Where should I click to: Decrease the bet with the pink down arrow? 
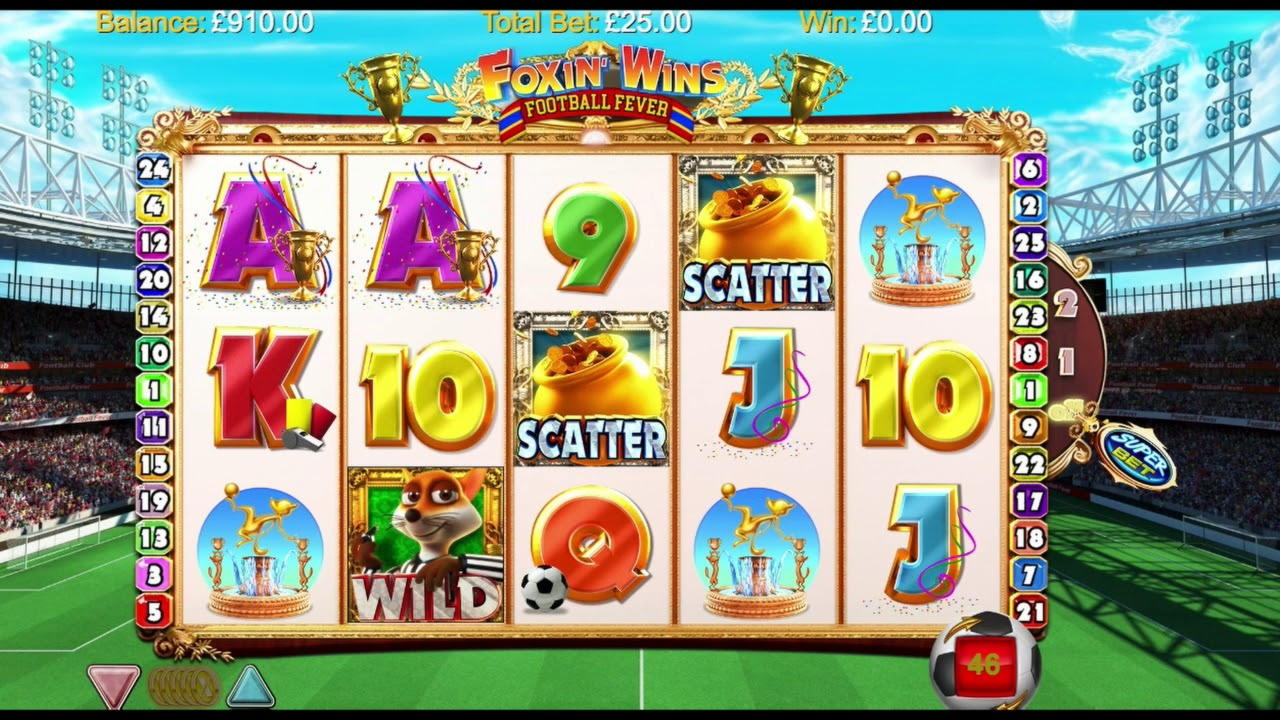(x=112, y=686)
